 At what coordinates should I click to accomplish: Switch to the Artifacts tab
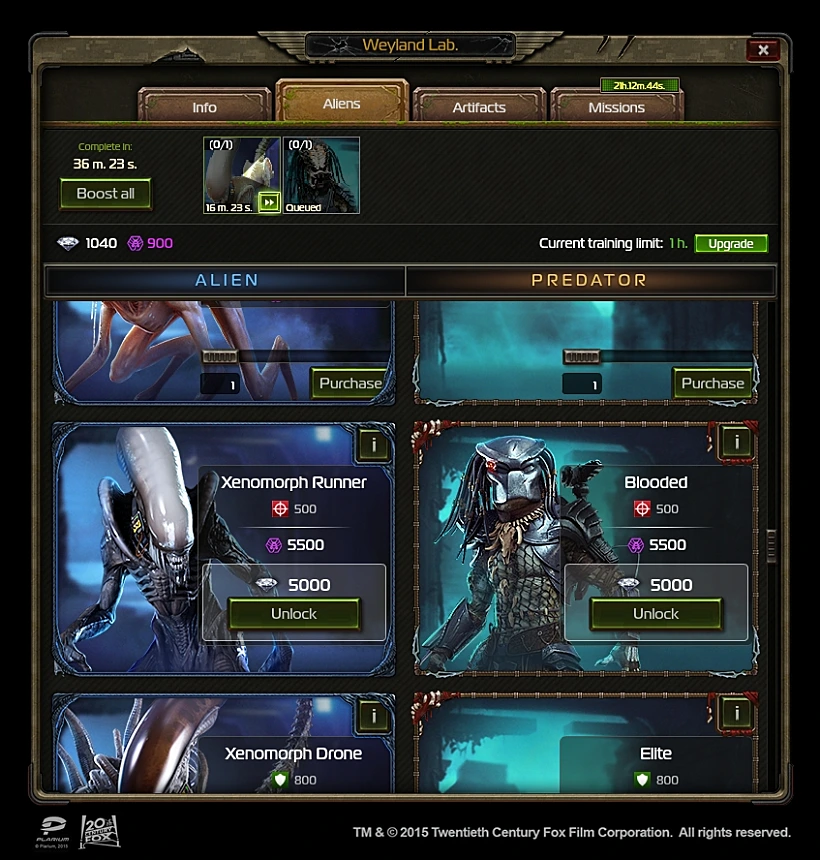tap(479, 107)
